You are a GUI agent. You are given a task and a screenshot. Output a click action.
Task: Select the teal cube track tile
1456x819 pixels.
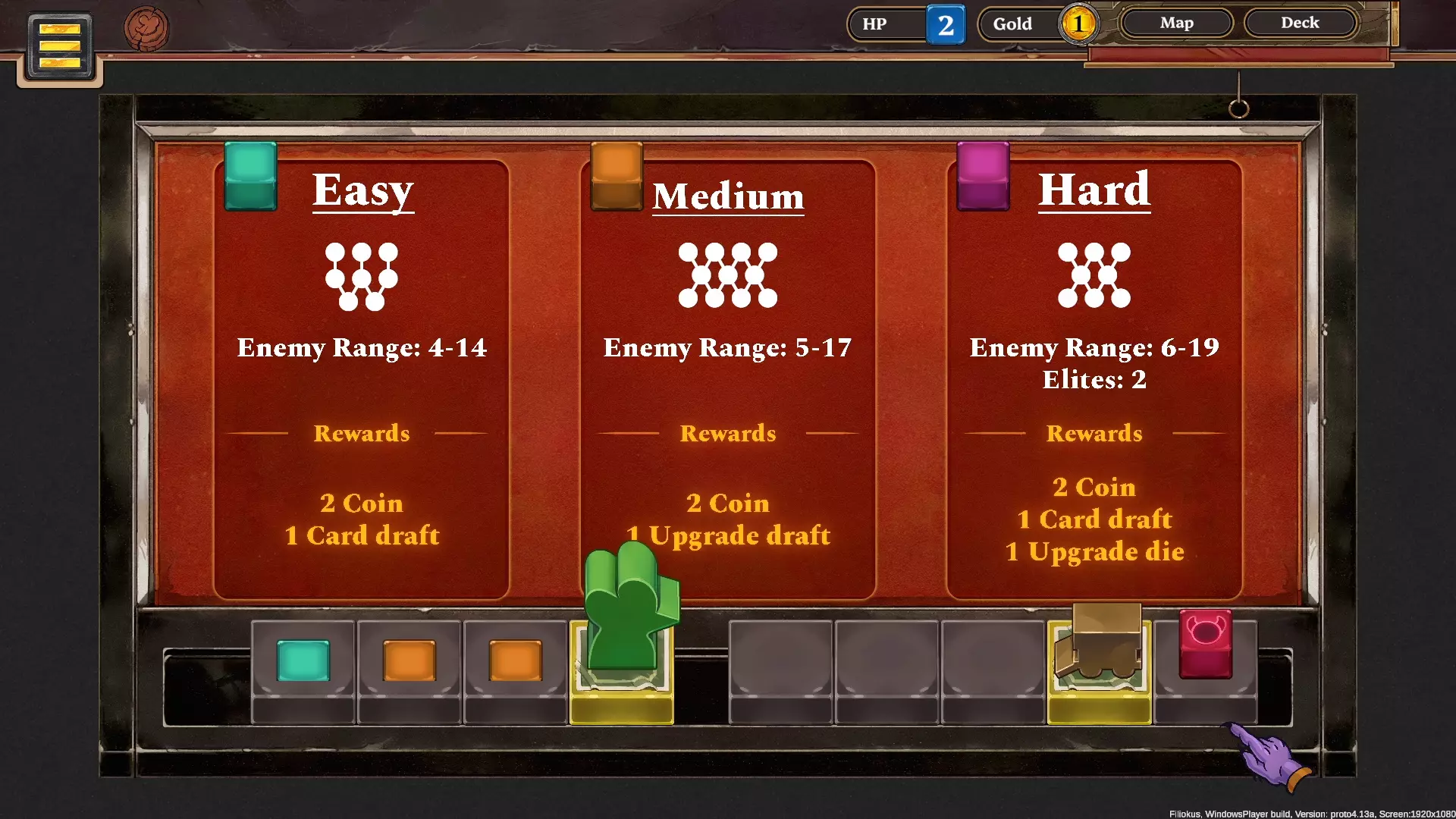[303, 660]
